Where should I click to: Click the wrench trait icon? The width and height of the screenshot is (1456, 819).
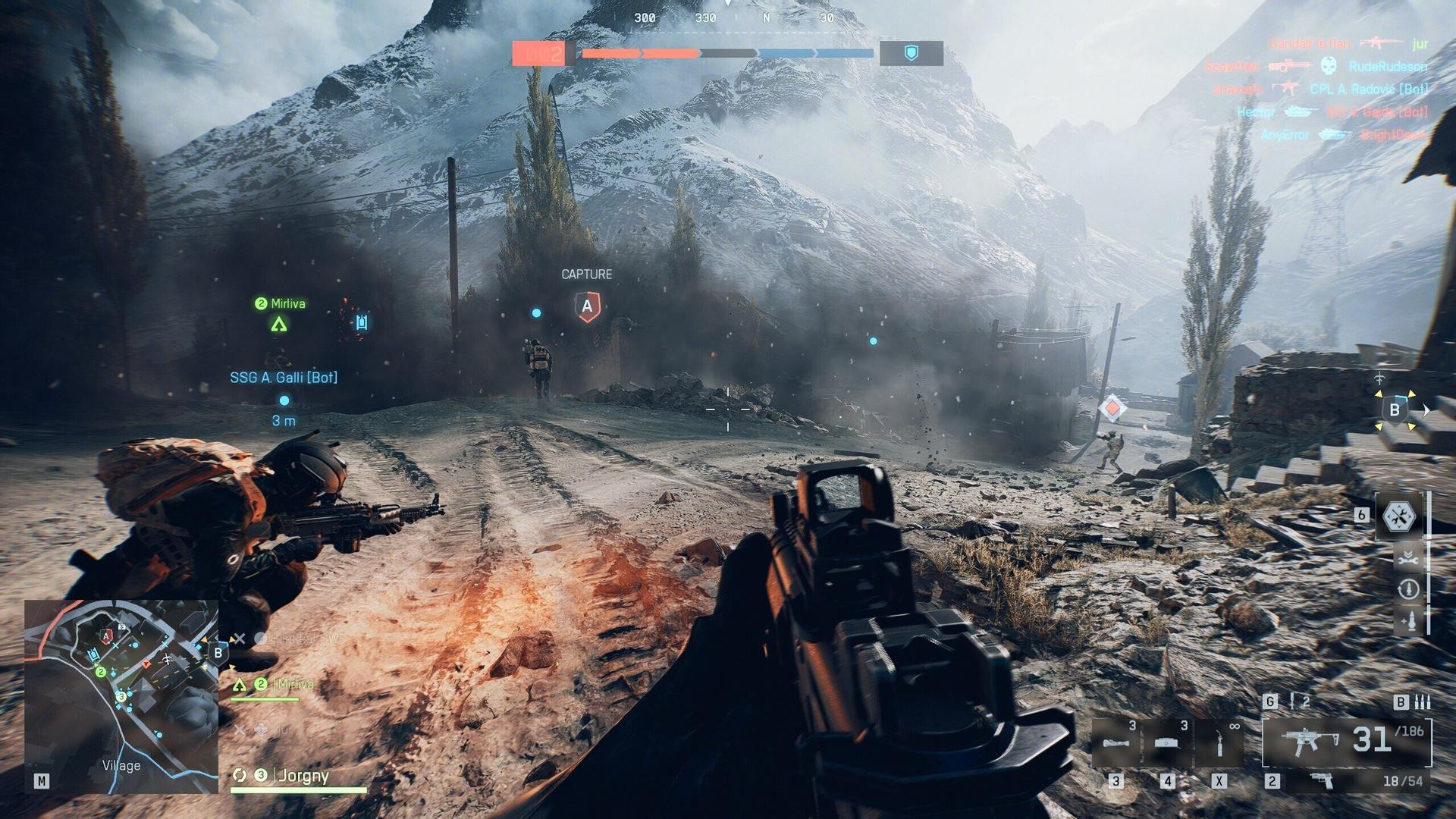(x=1408, y=559)
